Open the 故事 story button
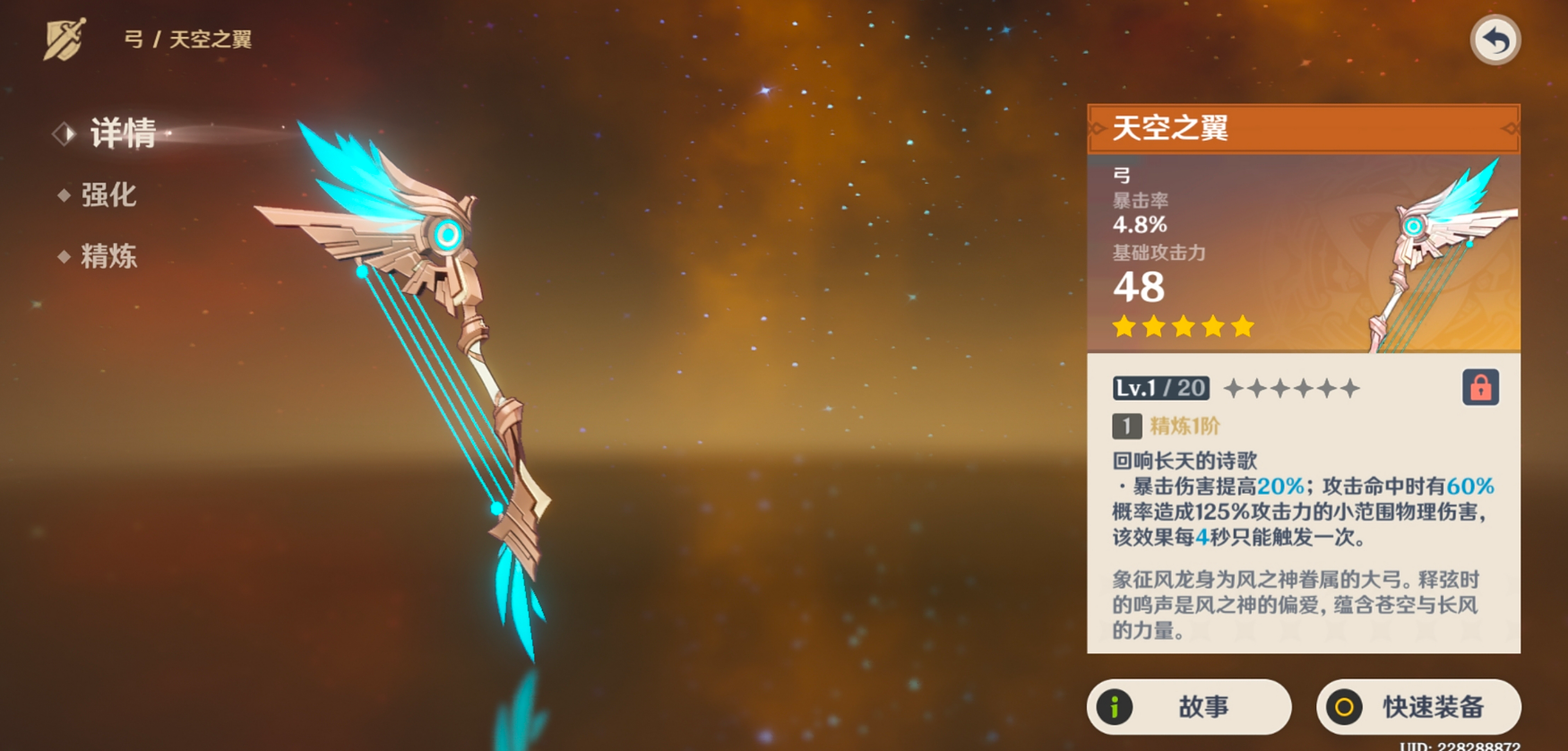 (x=1188, y=707)
